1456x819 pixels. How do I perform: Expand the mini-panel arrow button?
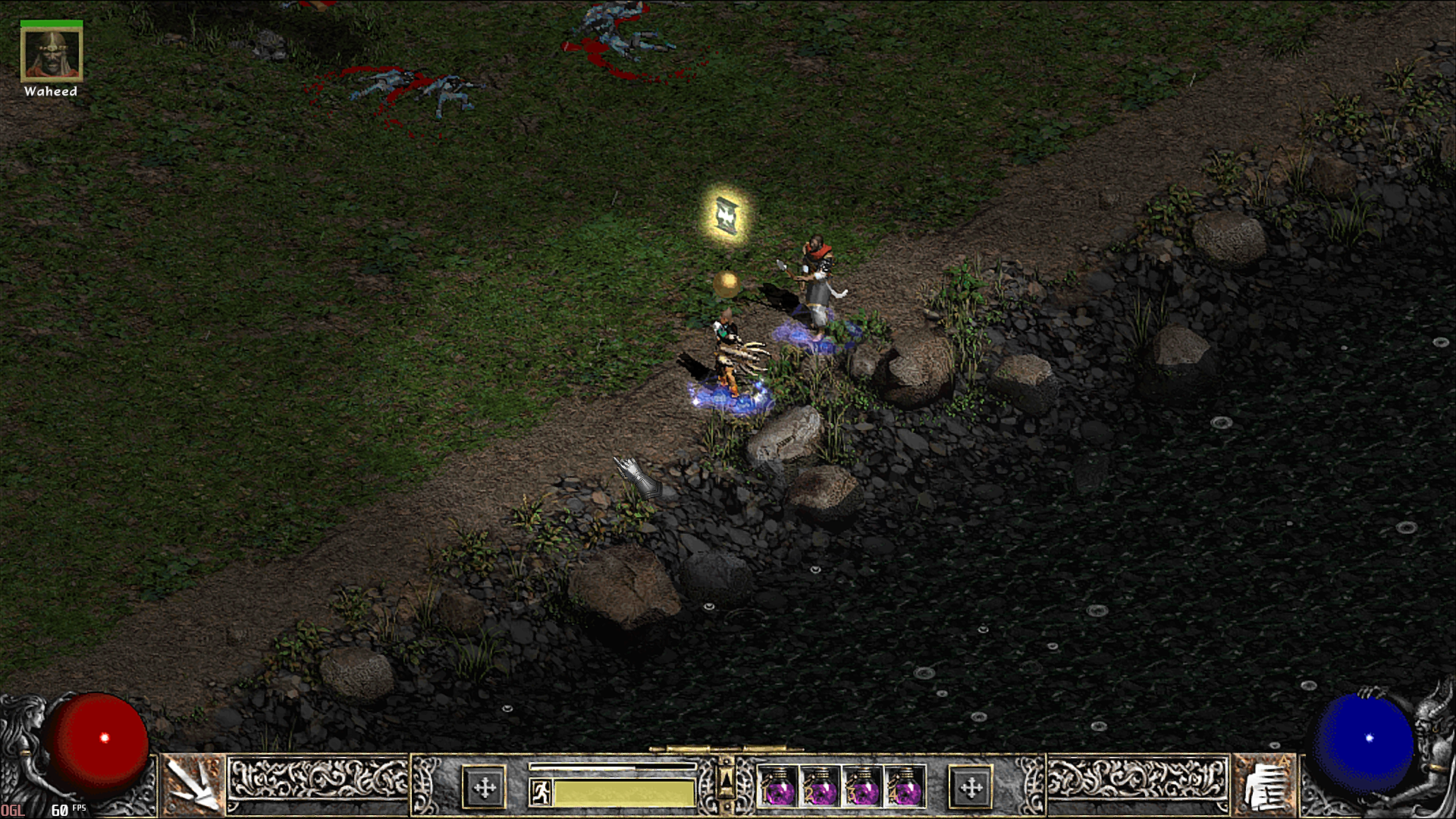tap(726, 781)
